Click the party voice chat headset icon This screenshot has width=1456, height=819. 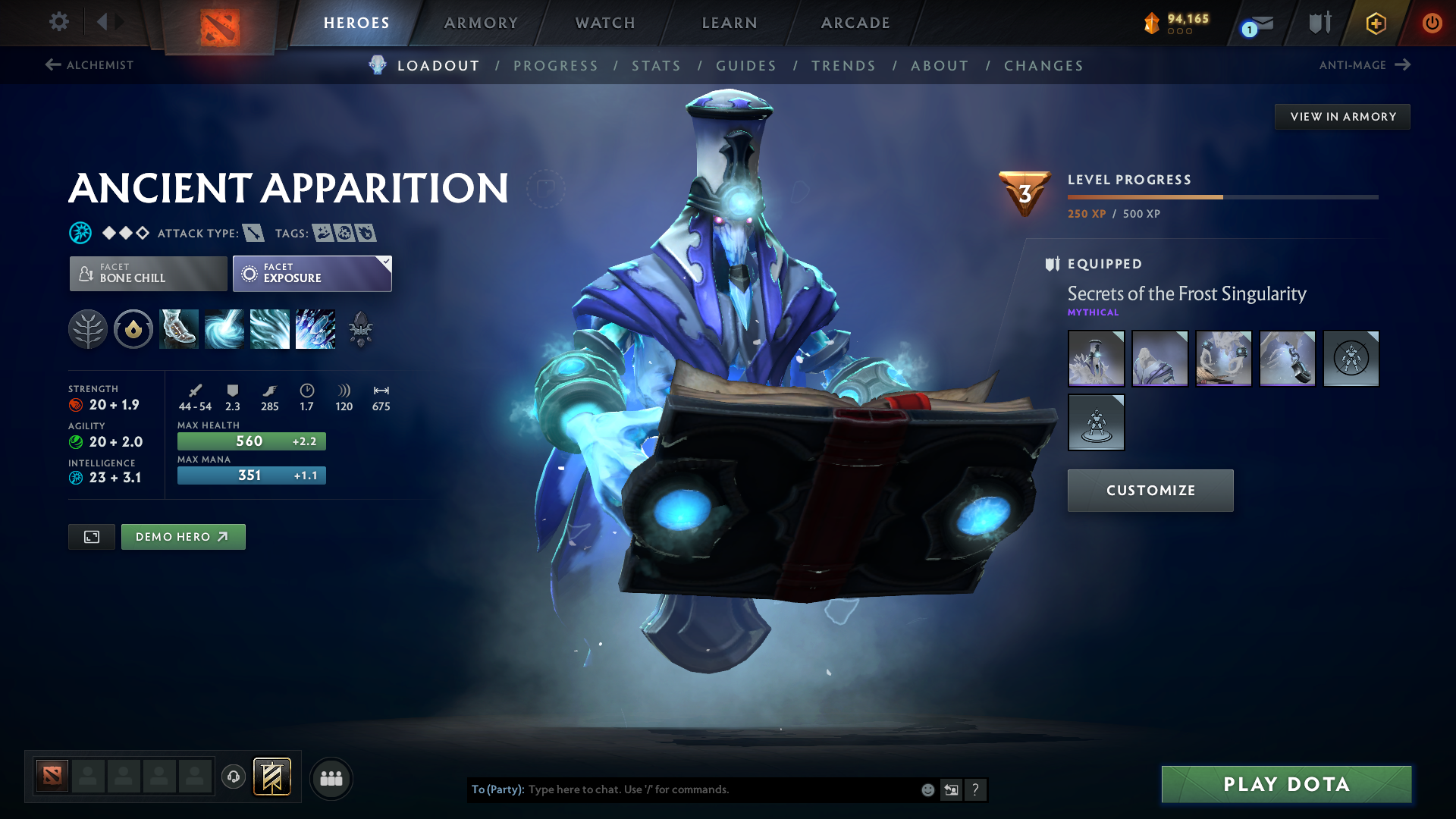pos(233,777)
